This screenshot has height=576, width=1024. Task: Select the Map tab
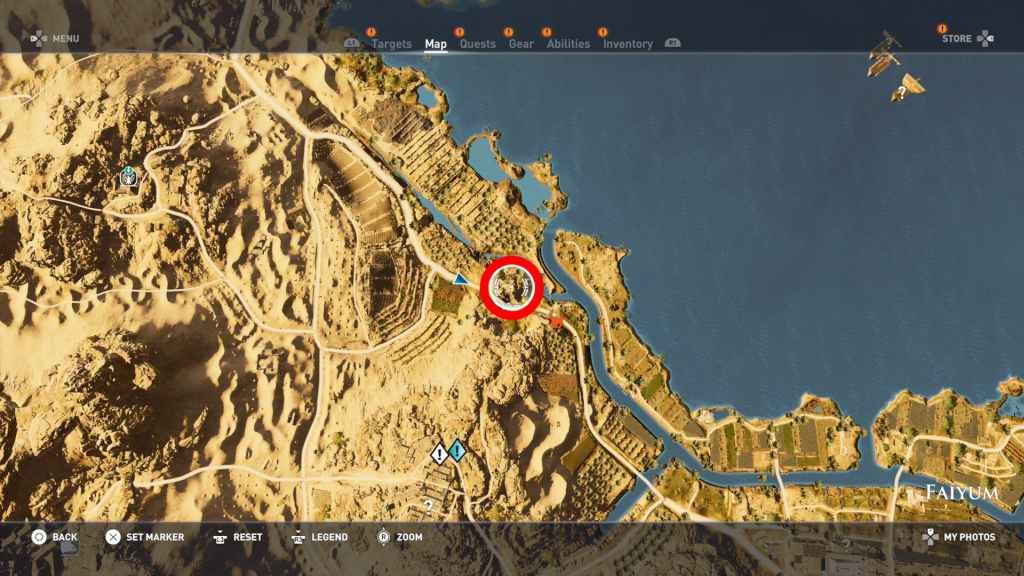pos(436,44)
